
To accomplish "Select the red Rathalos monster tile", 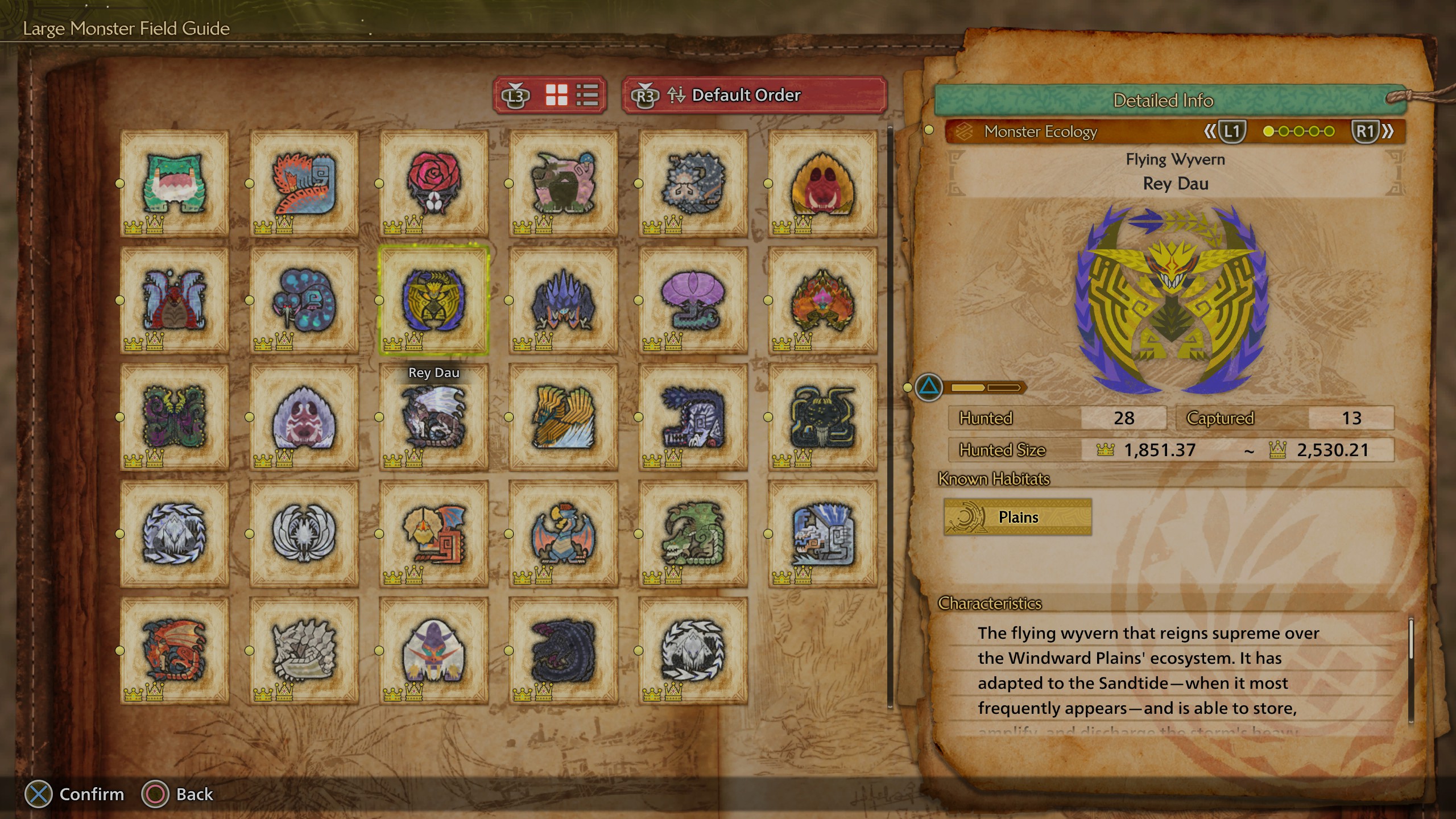I will [x=174, y=651].
